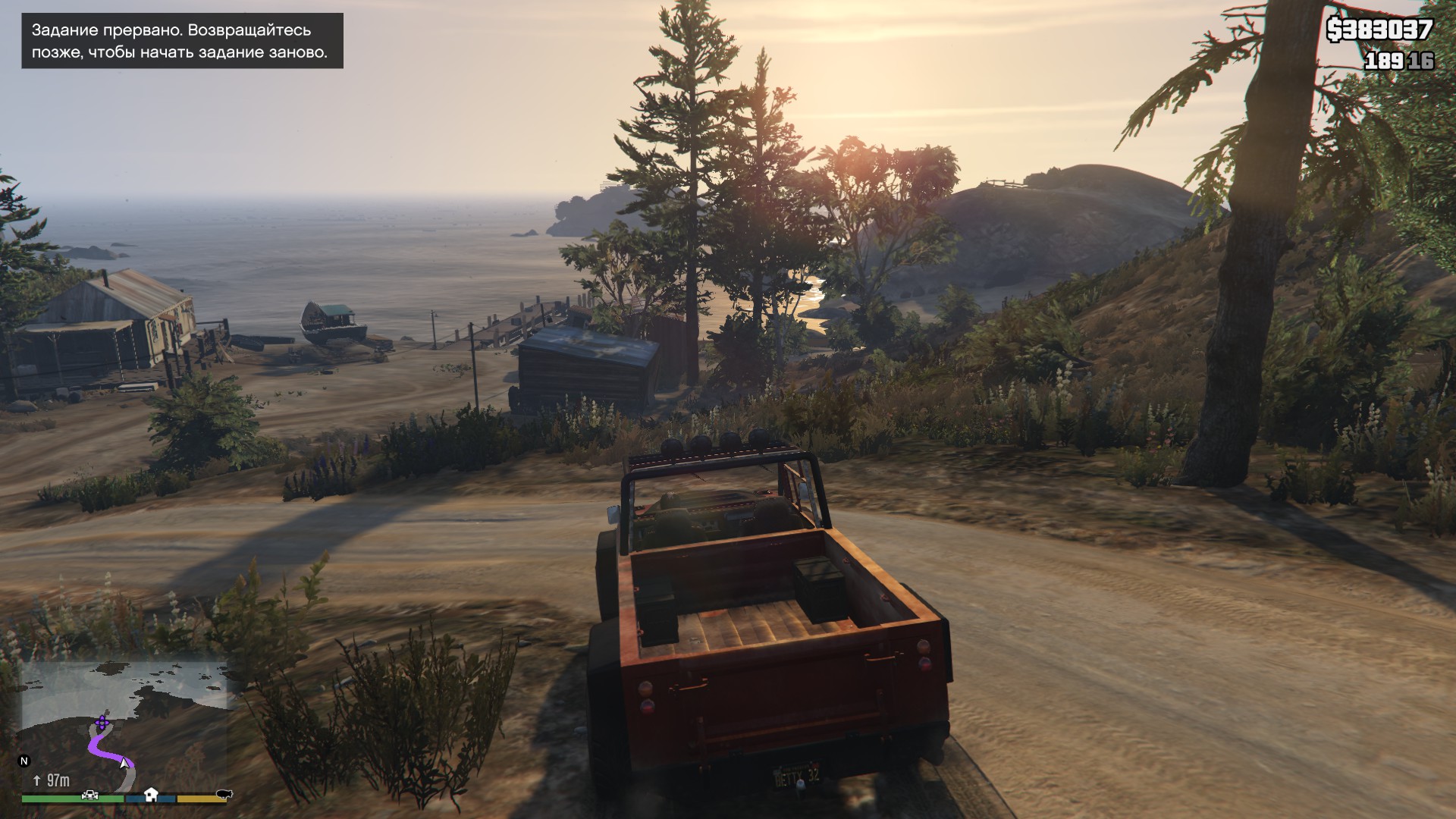The image size is (1456, 819).
Task: Click the car blip at the minimap edge
Action: click(x=90, y=794)
